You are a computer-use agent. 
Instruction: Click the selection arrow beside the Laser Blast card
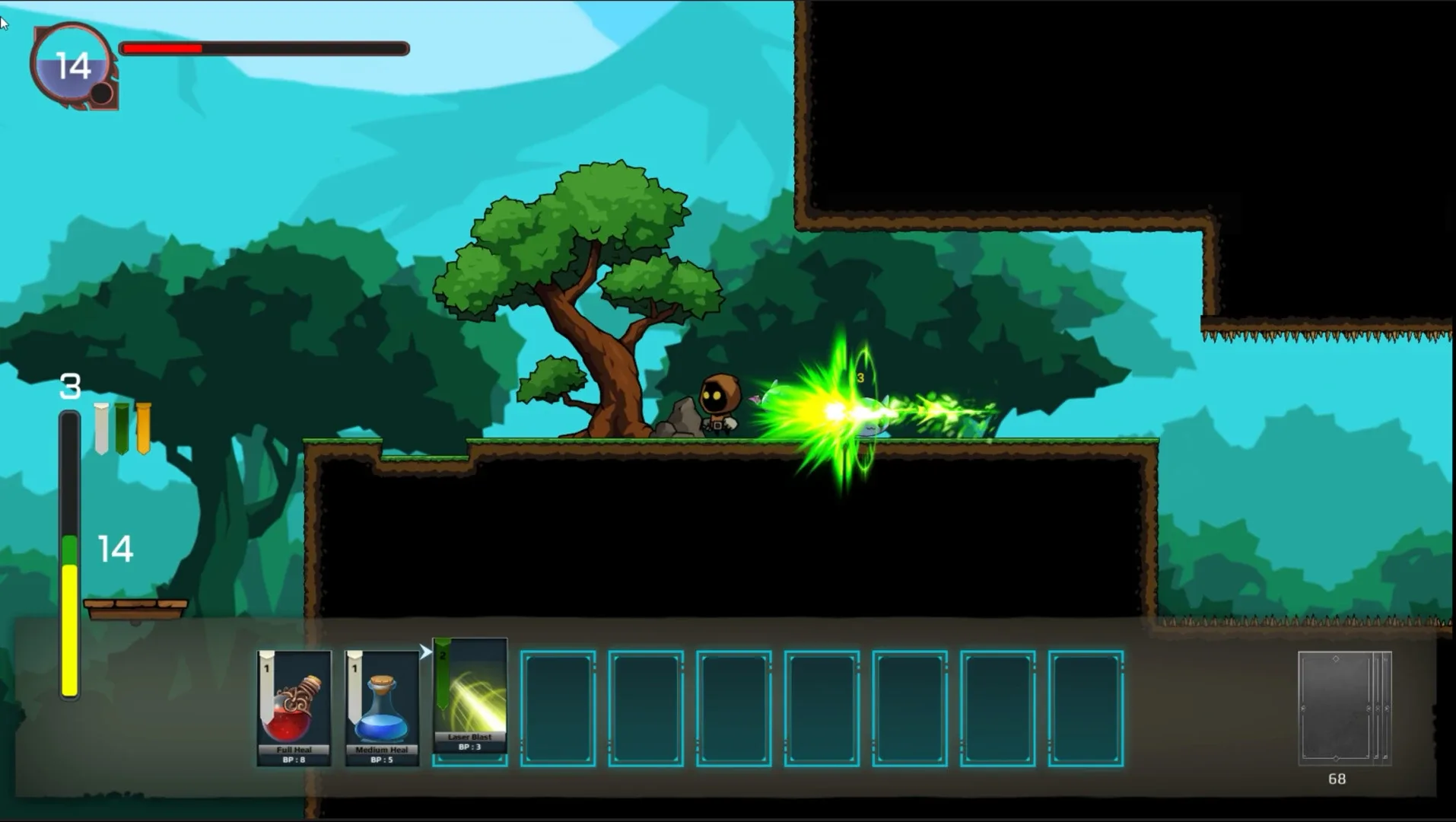(424, 652)
